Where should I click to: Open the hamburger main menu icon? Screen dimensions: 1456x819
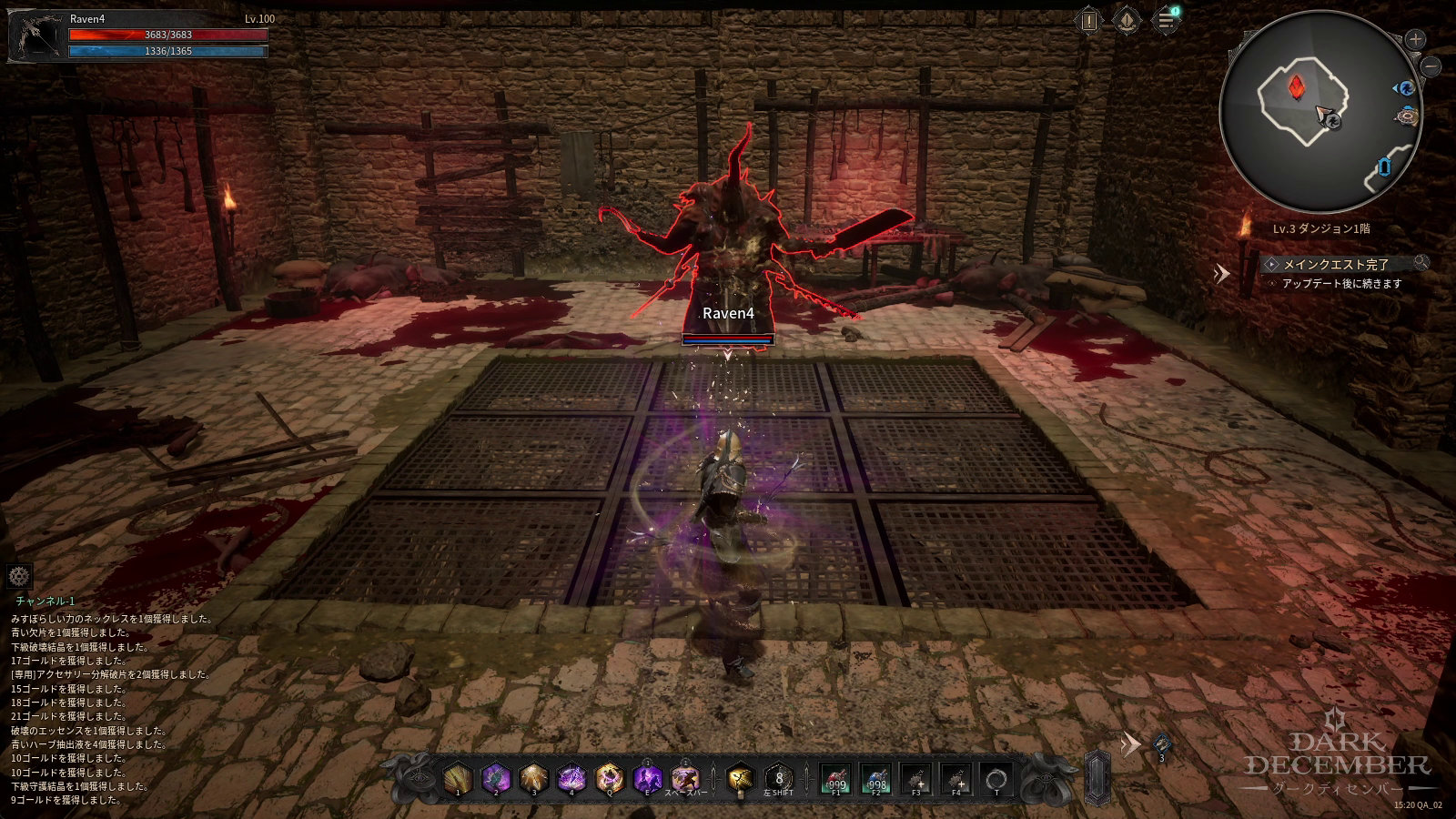(1166, 20)
